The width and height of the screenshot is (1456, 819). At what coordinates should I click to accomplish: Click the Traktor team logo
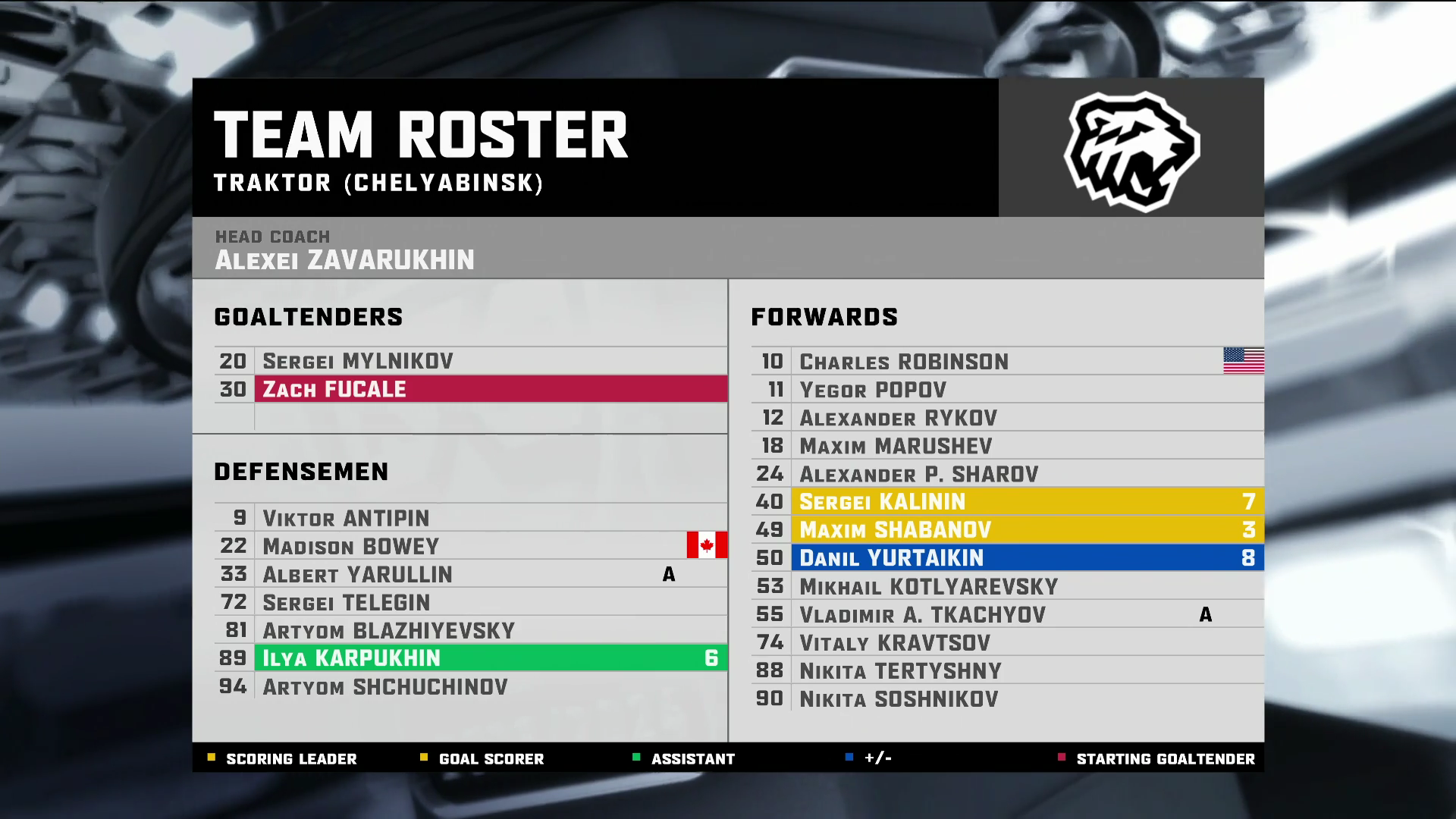pyautogui.click(x=1131, y=149)
